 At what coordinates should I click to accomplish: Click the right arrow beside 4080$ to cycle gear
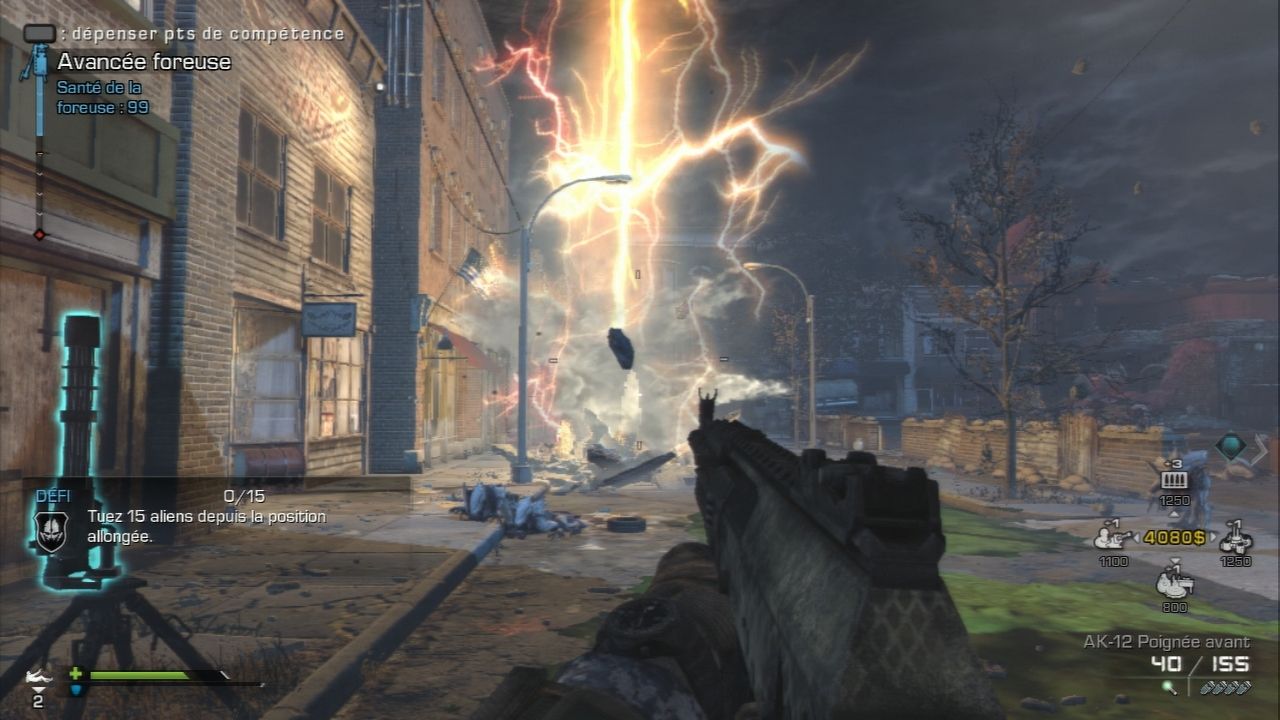coord(1213,536)
